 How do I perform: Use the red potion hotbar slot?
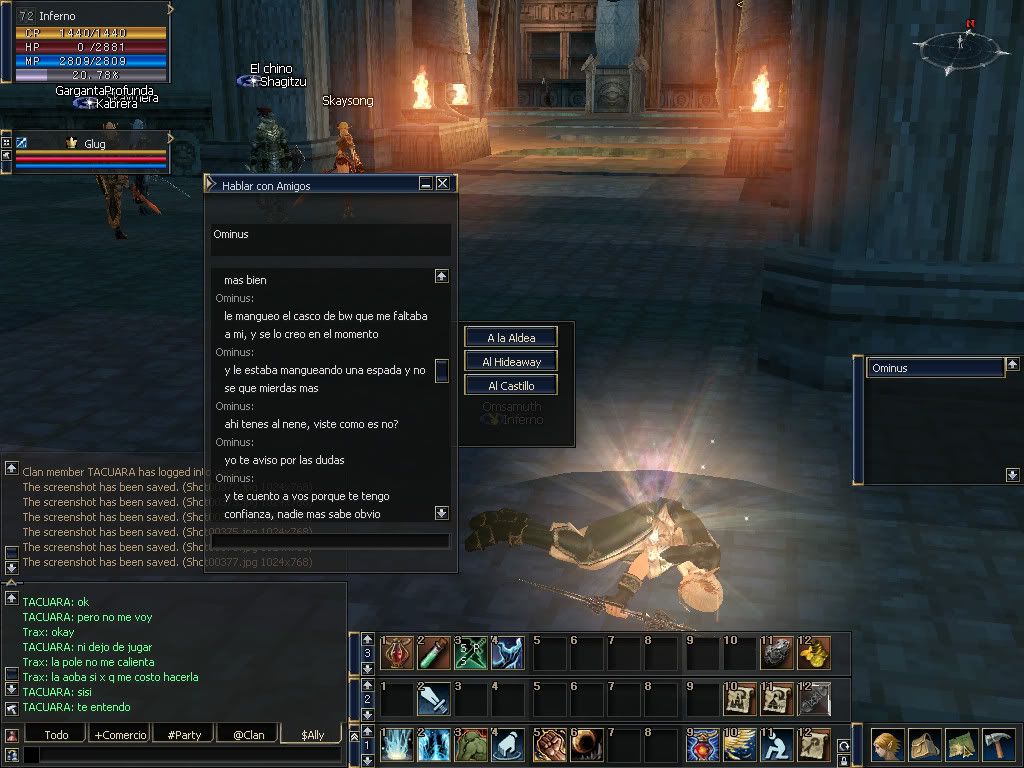(x=397, y=653)
